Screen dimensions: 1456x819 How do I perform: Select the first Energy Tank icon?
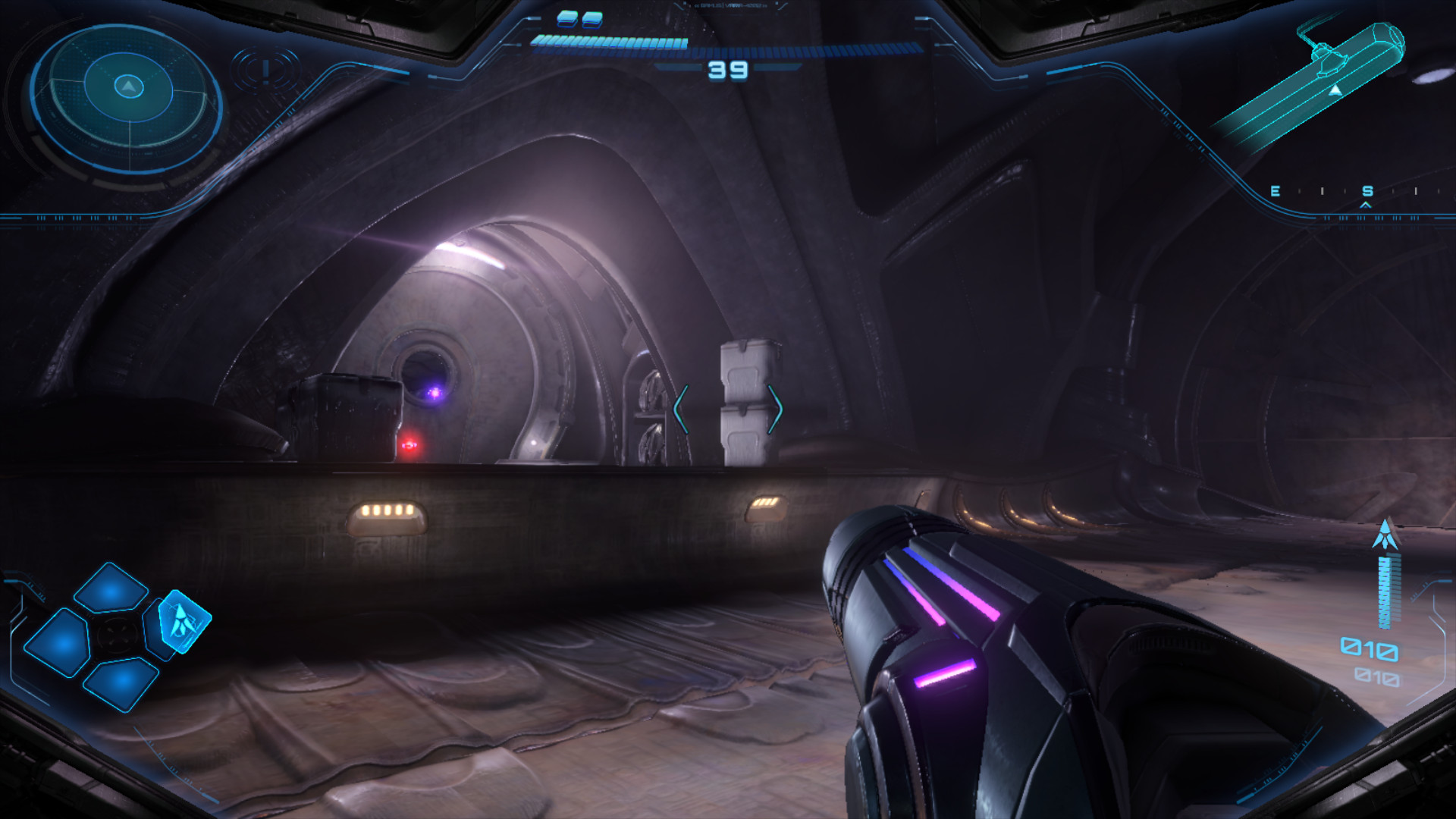[x=566, y=20]
